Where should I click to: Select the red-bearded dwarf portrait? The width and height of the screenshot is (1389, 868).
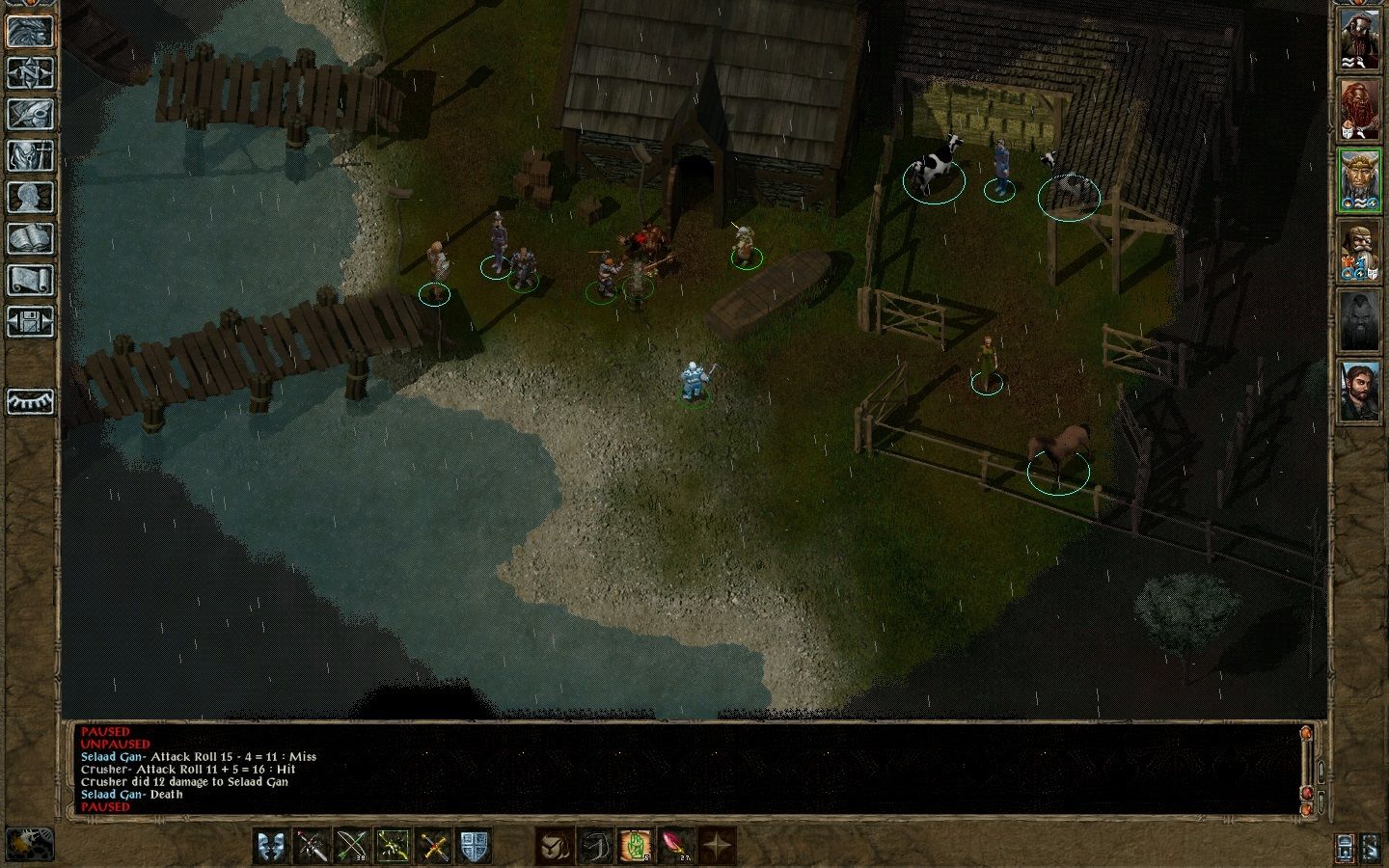[x=1360, y=111]
